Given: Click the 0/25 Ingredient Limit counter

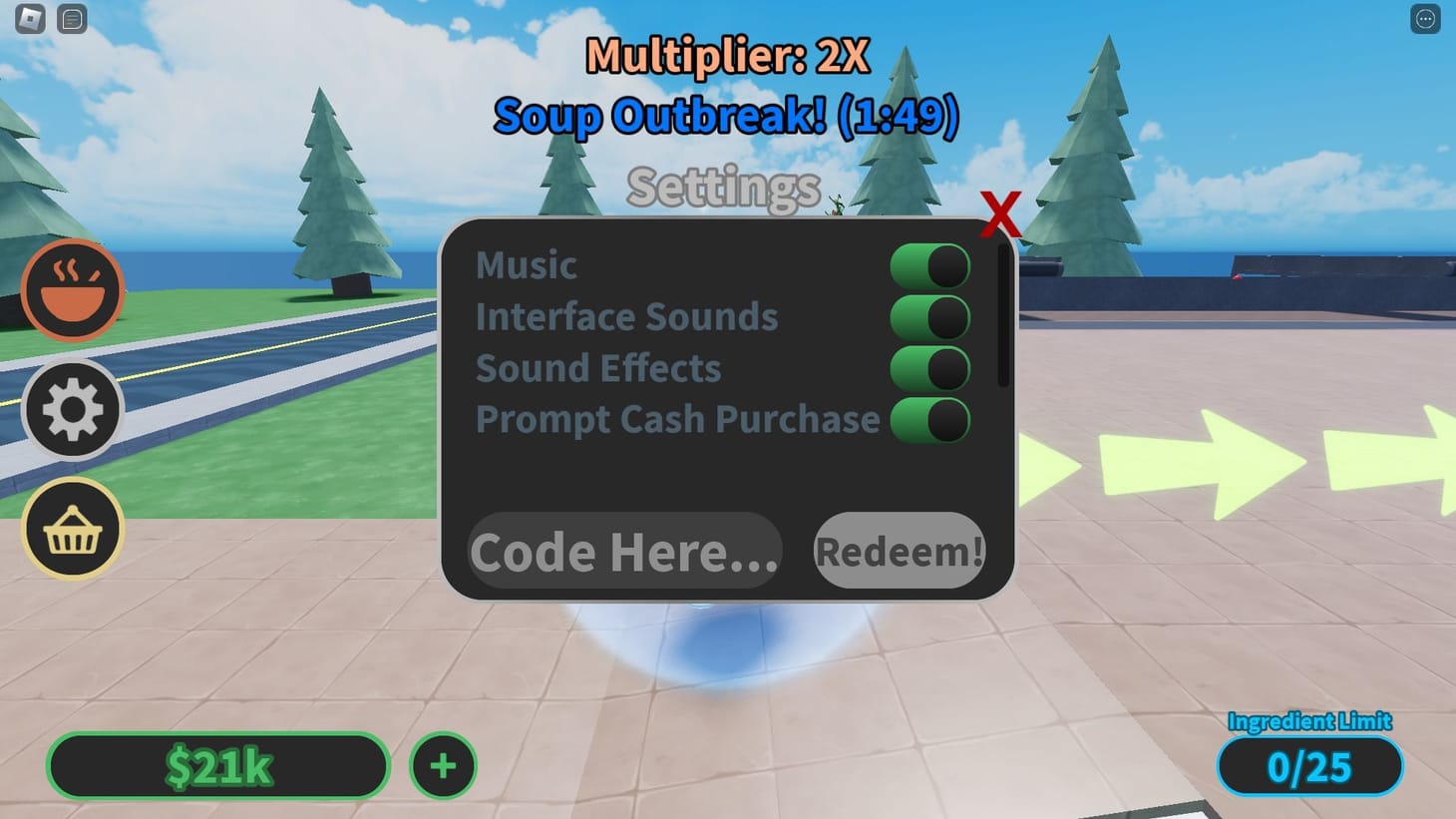Looking at the screenshot, I should [x=1309, y=767].
